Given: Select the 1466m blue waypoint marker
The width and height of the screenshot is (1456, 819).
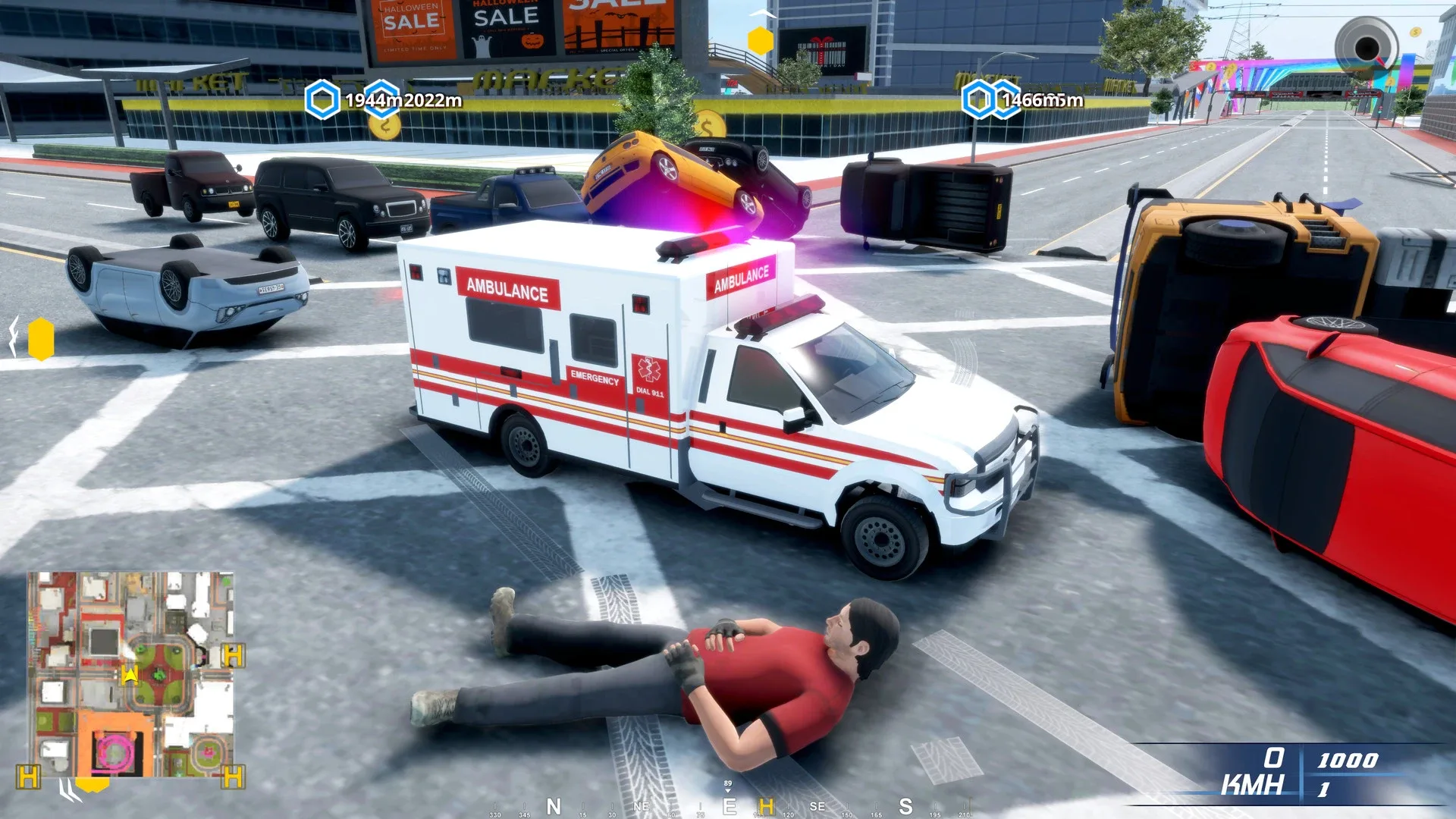Looking at the screenshot, I should [x=977, y=99].
